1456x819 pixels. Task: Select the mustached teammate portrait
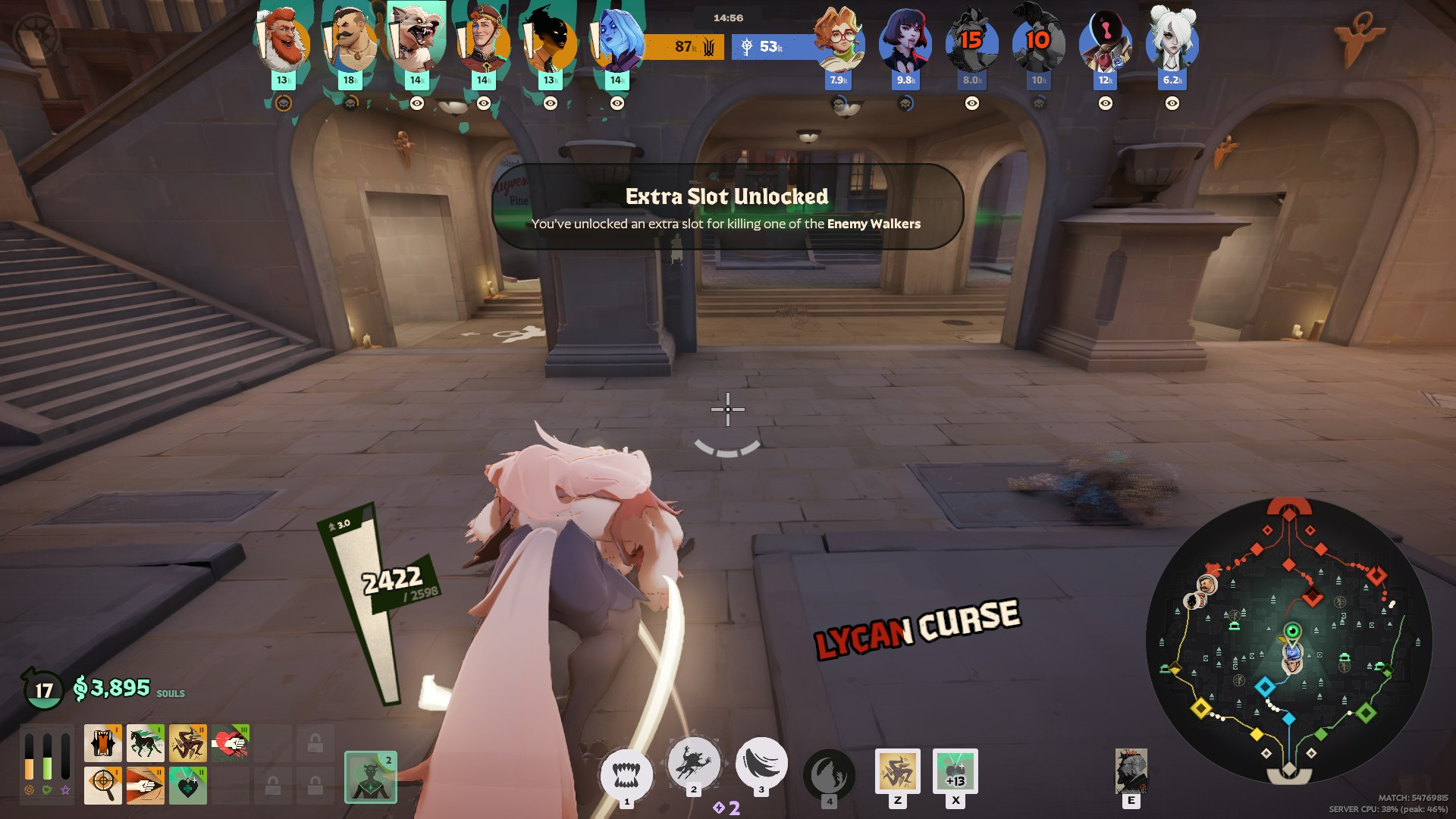(x=350, y=43)
